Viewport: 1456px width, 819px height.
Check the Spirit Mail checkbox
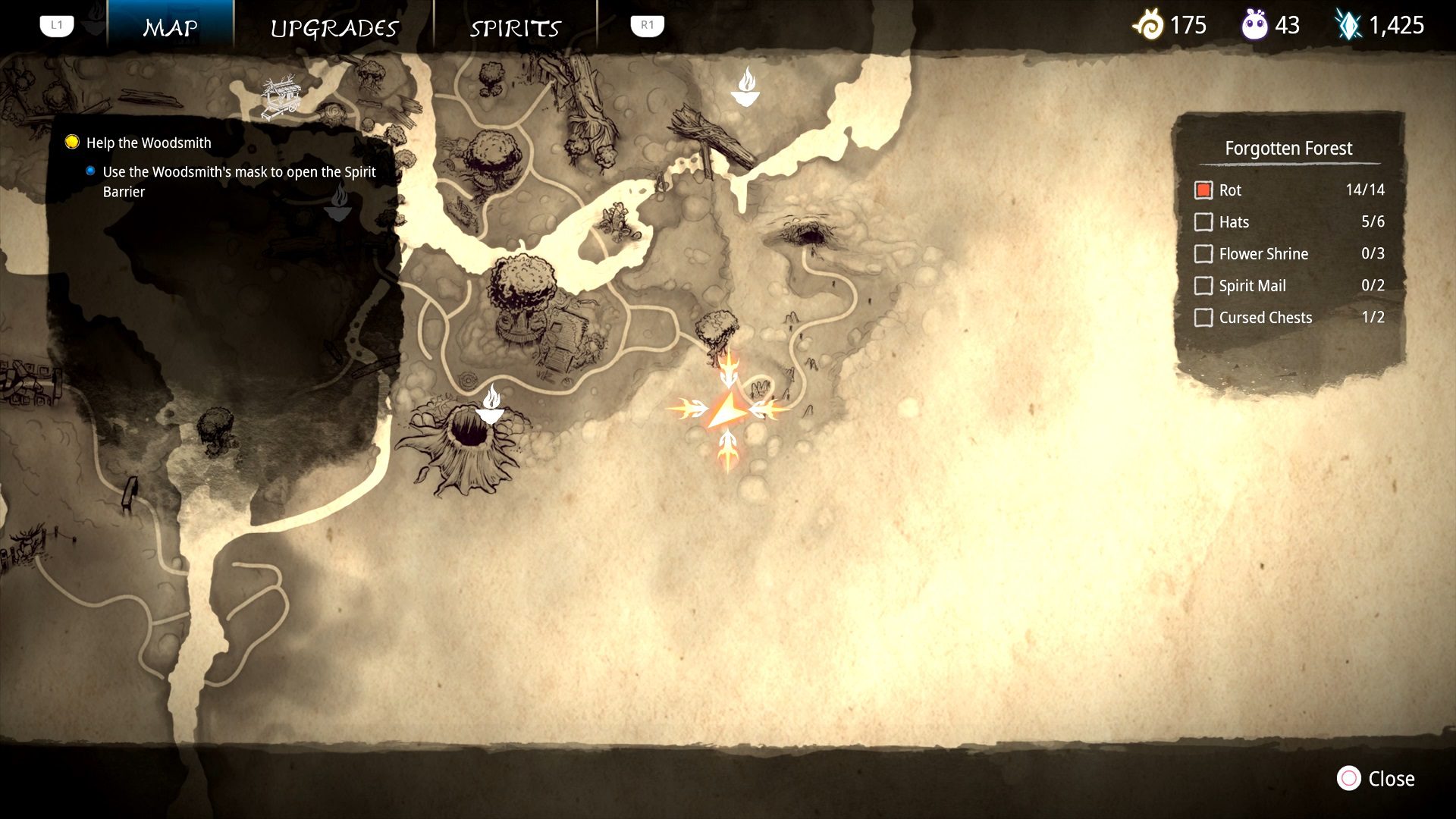tap(1204, 286)
